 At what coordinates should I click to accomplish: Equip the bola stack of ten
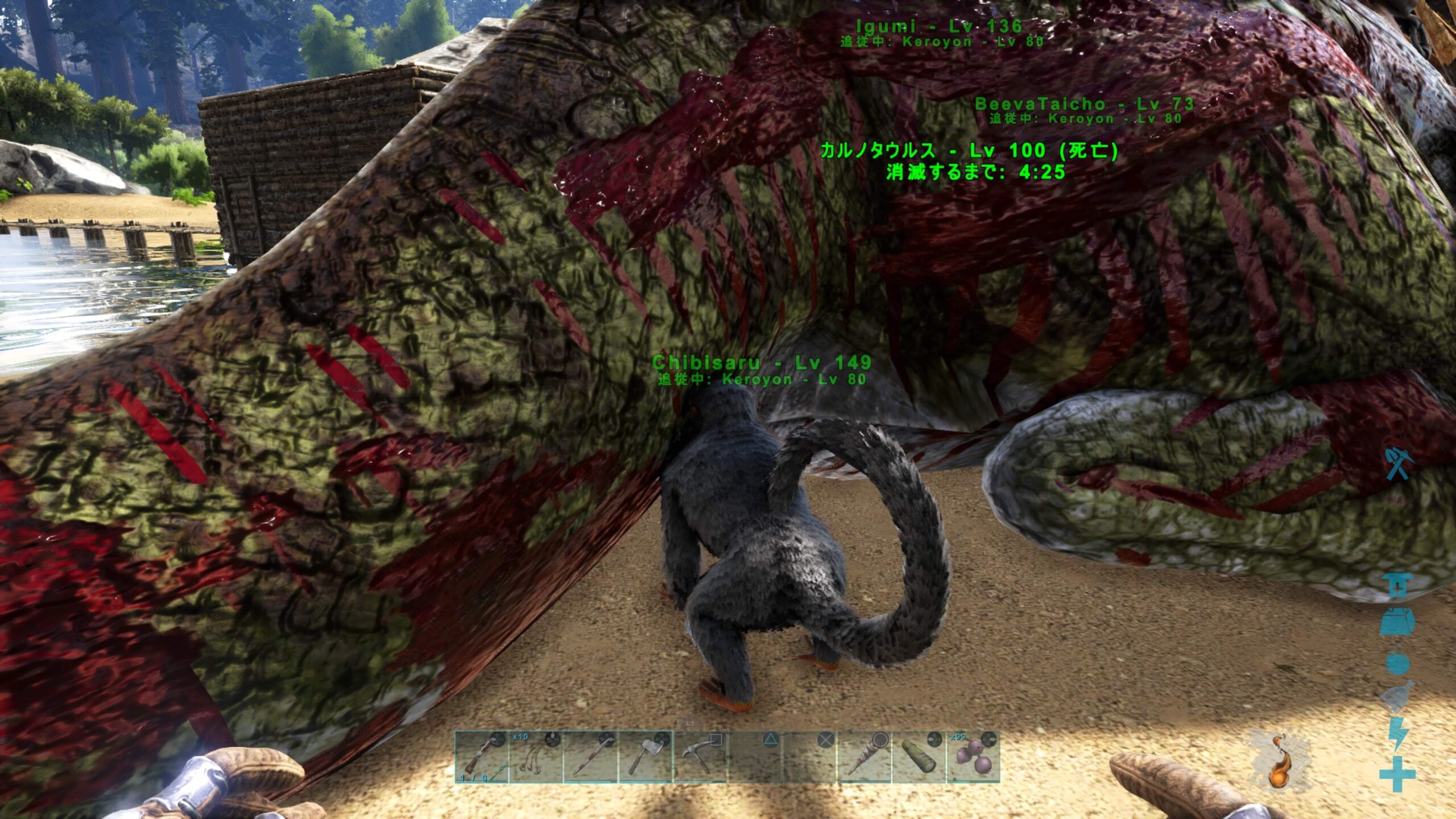tap(535, 757)
